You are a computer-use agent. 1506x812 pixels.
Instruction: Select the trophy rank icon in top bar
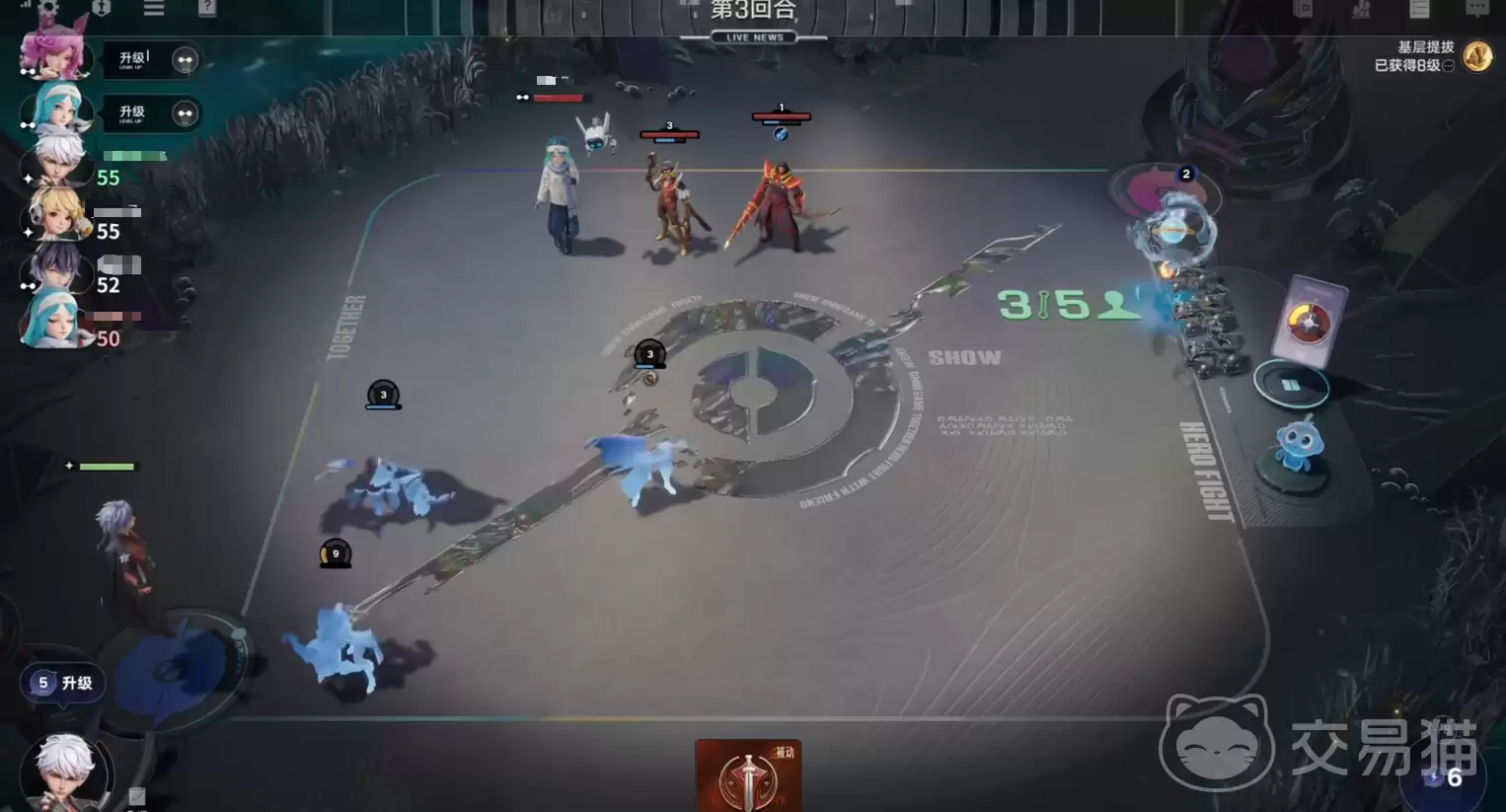[101, 8]
